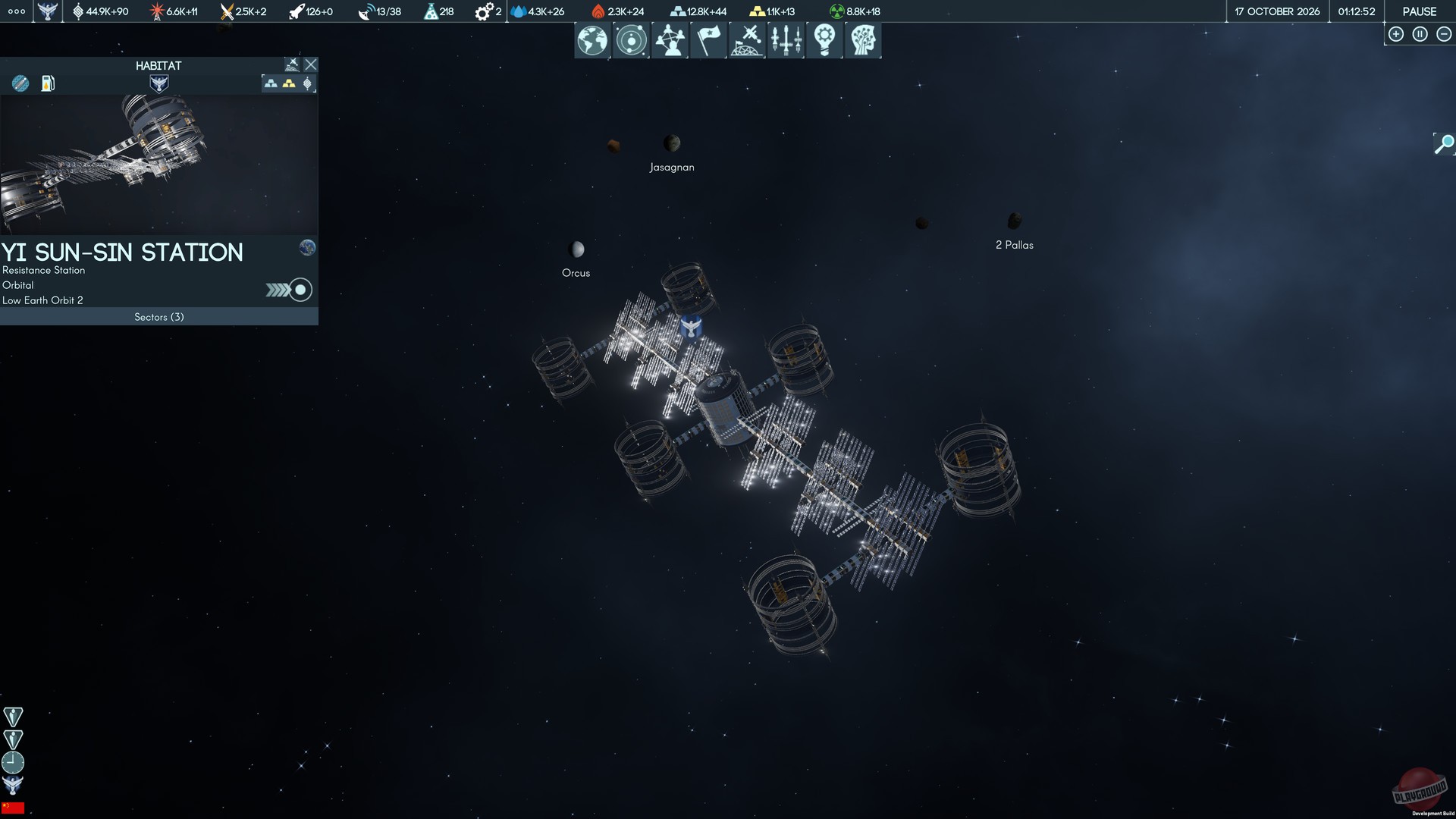Screen dimensions: 1456x819
Task: Open the research screen with the lightbulb icon
Action: coord(824,40)
